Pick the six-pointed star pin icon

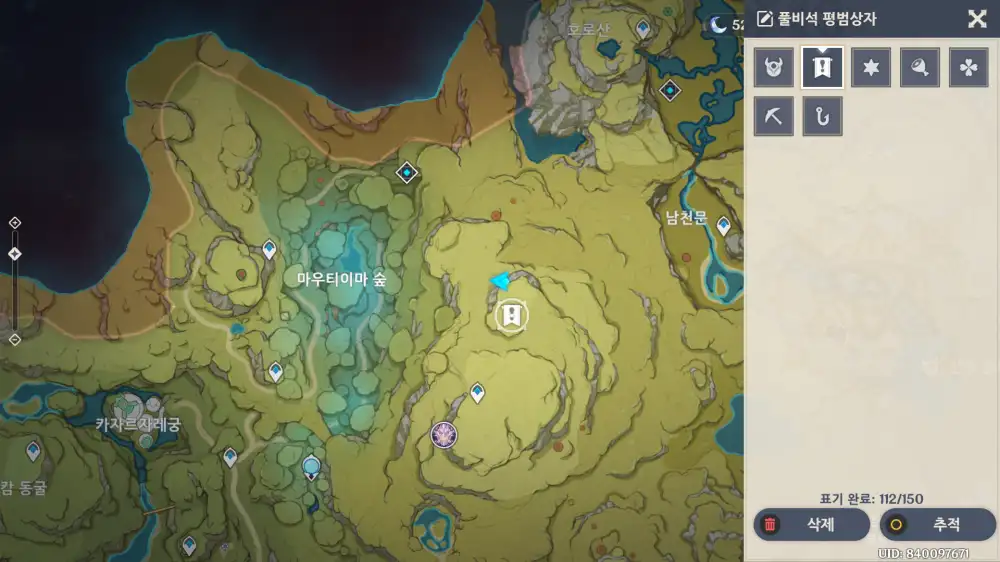pos(871,67)
